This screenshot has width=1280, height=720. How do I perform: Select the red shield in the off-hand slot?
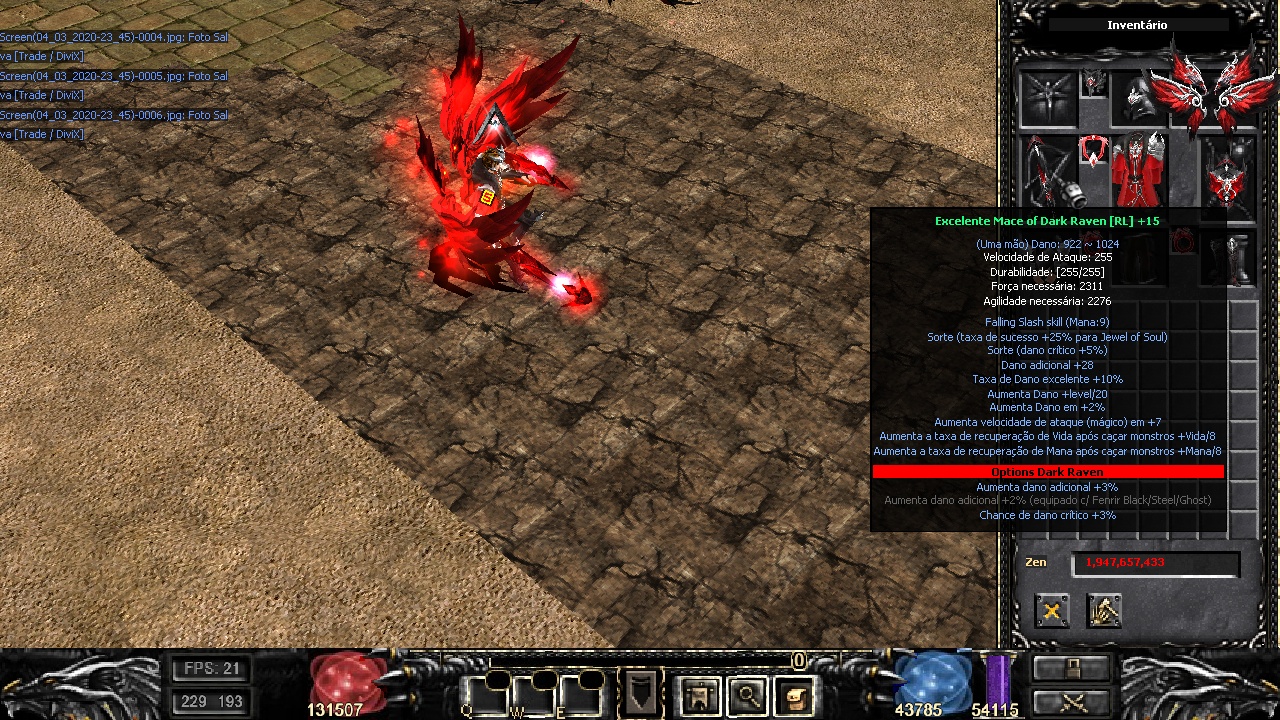tap(1228, 178)
